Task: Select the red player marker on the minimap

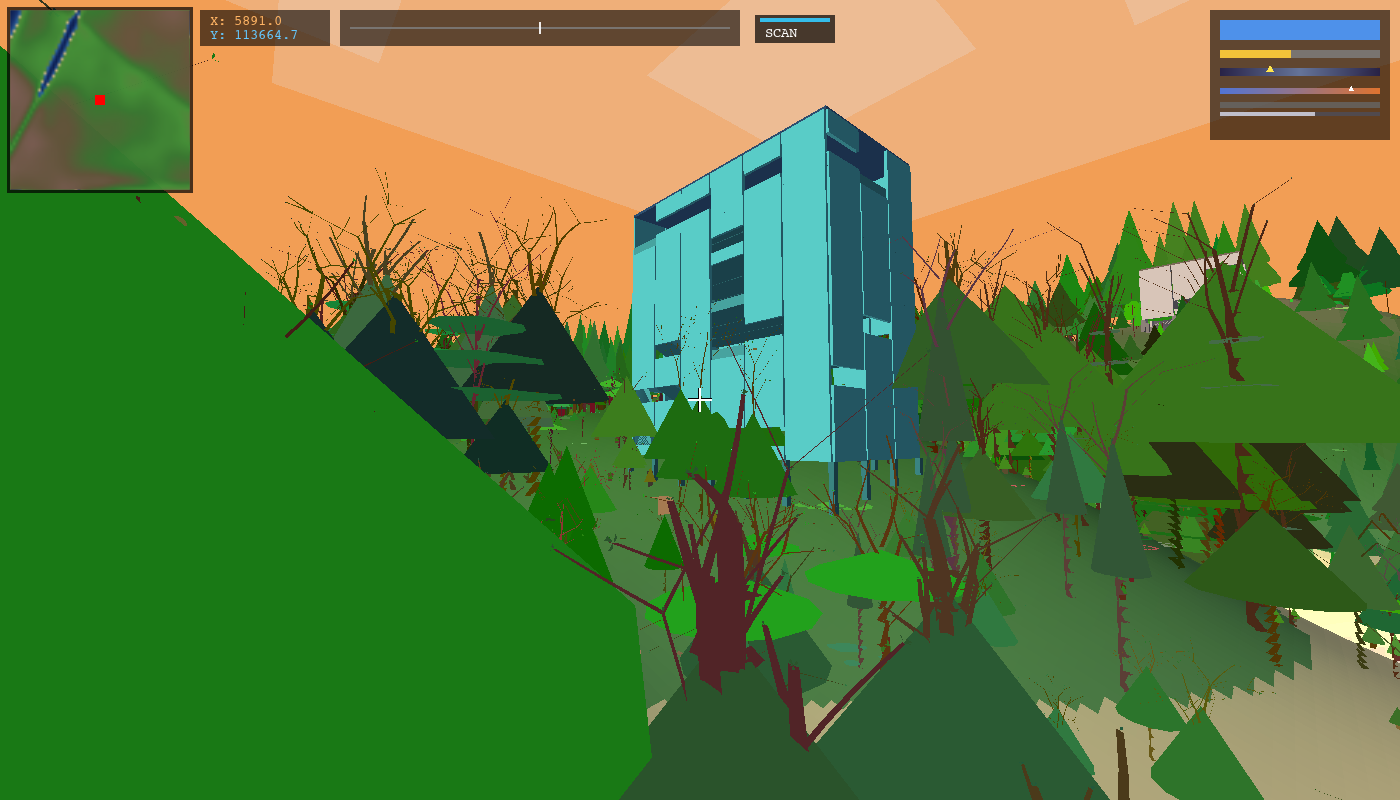Action: (x=99, y=100)
